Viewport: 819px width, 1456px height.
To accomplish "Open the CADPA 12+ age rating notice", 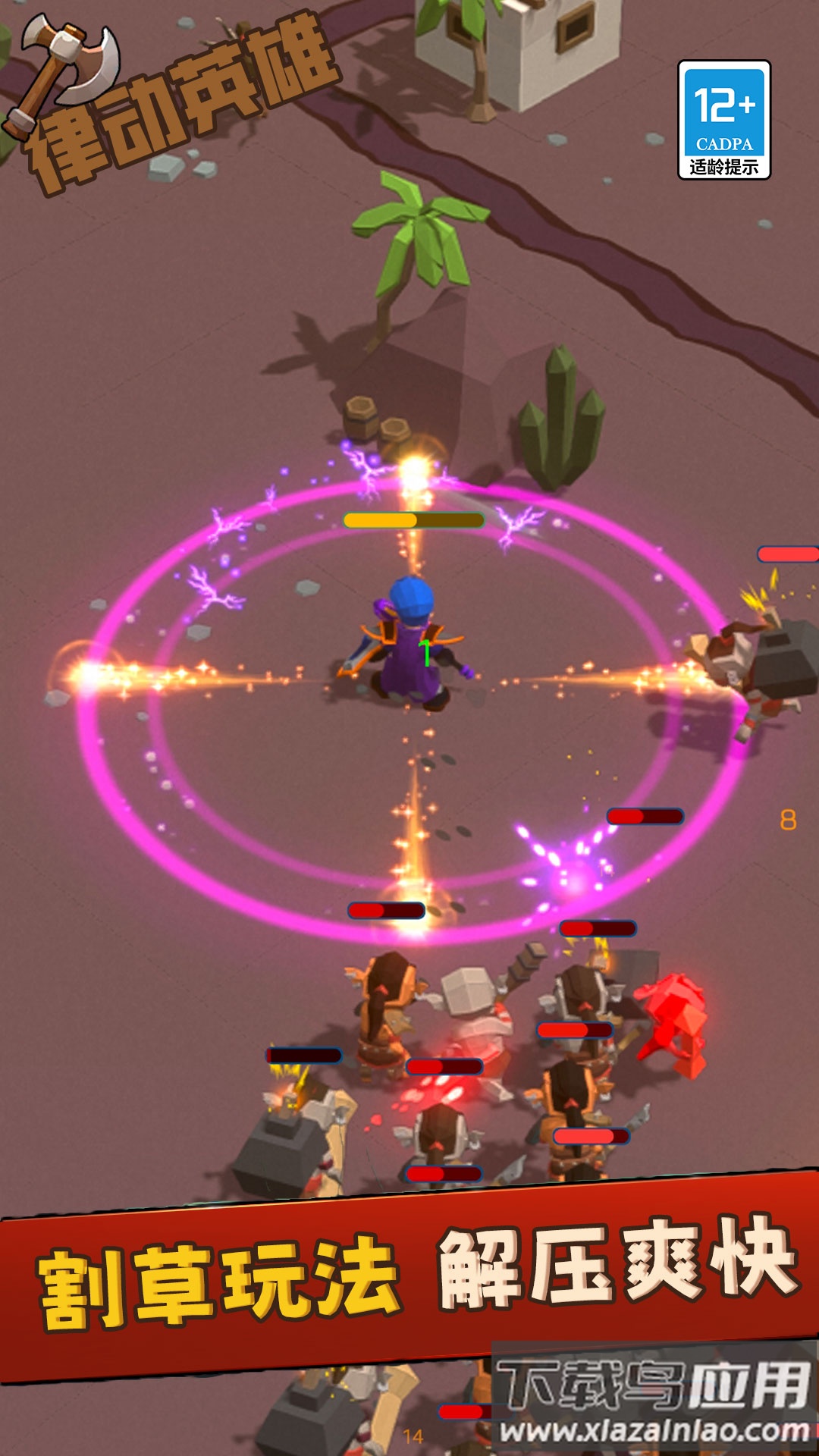I will click(724, 120).
